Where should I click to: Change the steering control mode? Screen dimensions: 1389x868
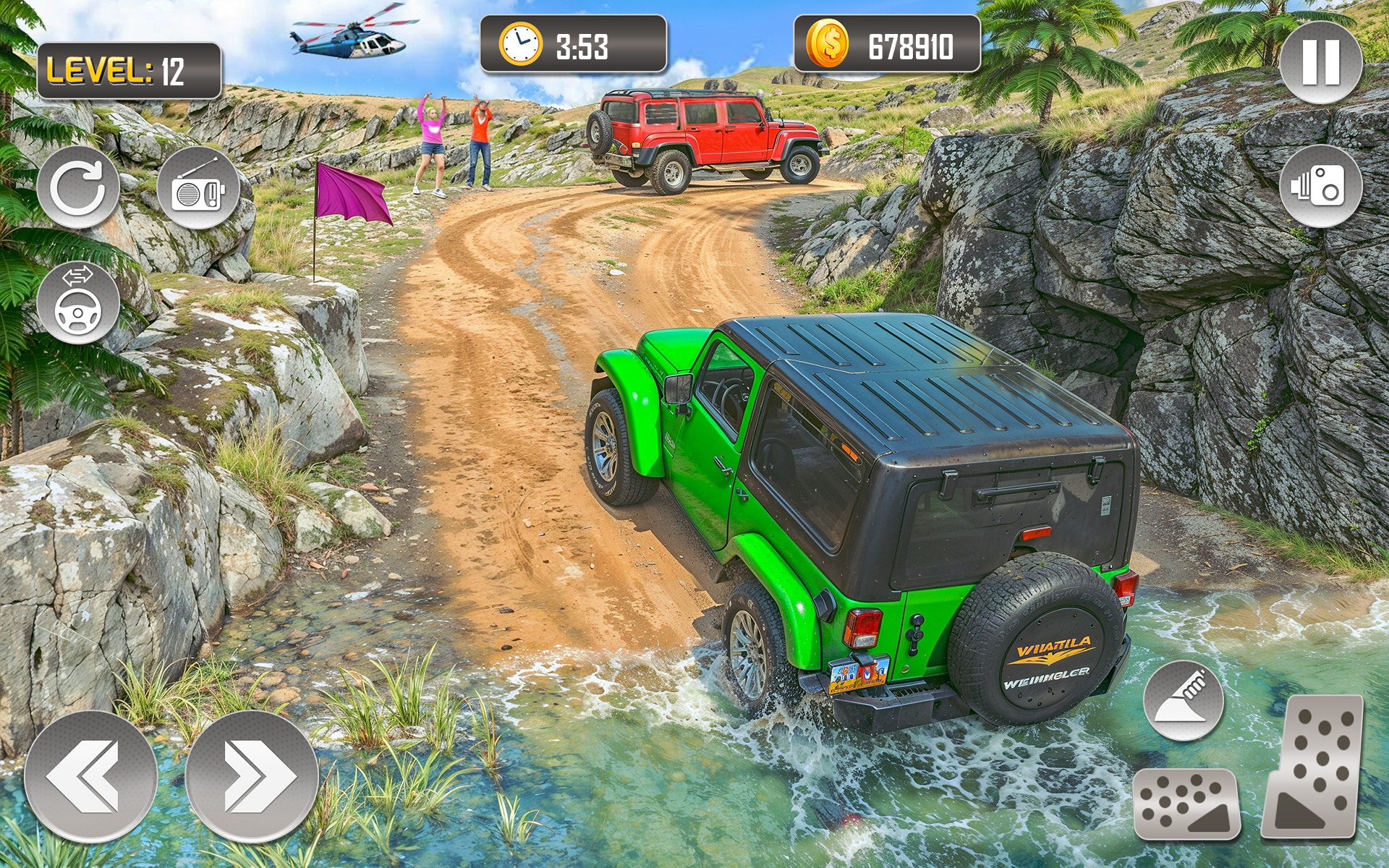(x=78, y=302)
